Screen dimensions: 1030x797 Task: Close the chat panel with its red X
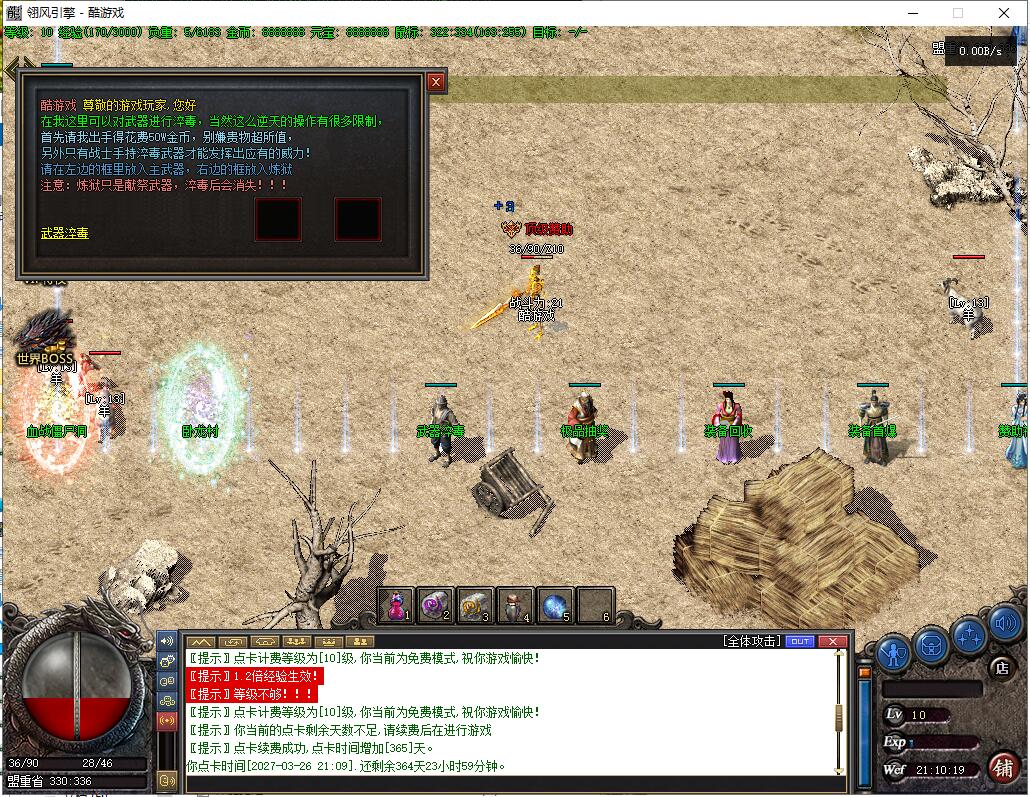(832, 641)
